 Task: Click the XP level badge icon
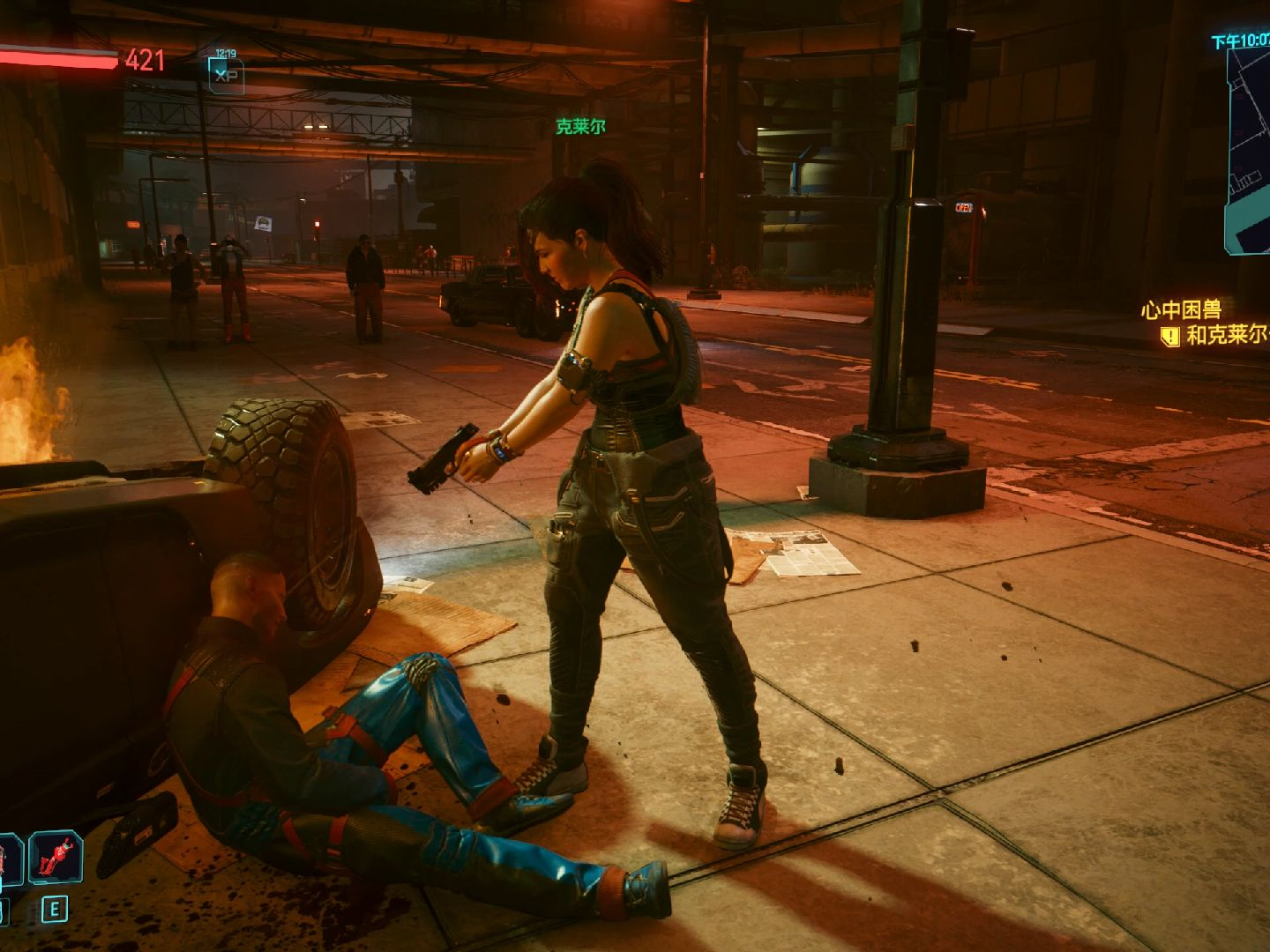[226, 74]
